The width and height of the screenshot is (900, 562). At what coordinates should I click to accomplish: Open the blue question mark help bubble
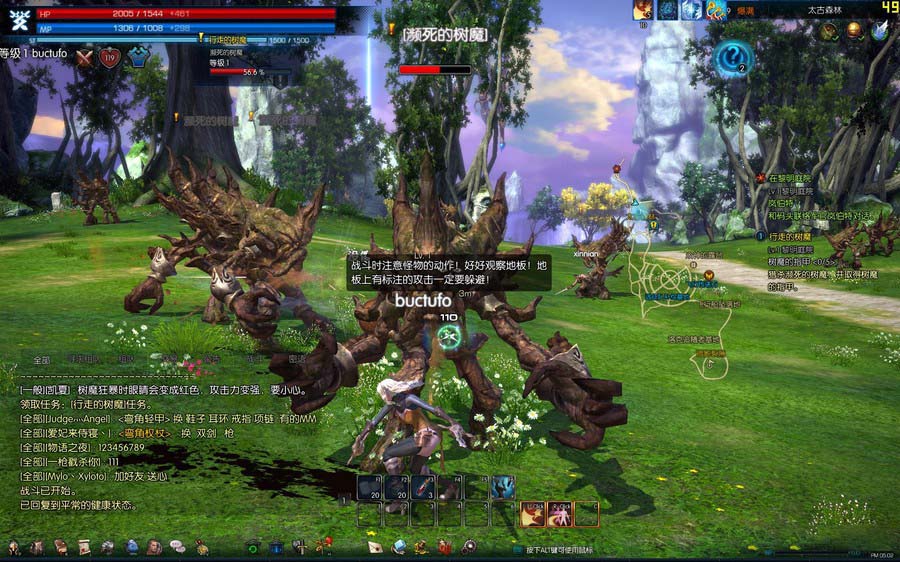coord(733,57)
